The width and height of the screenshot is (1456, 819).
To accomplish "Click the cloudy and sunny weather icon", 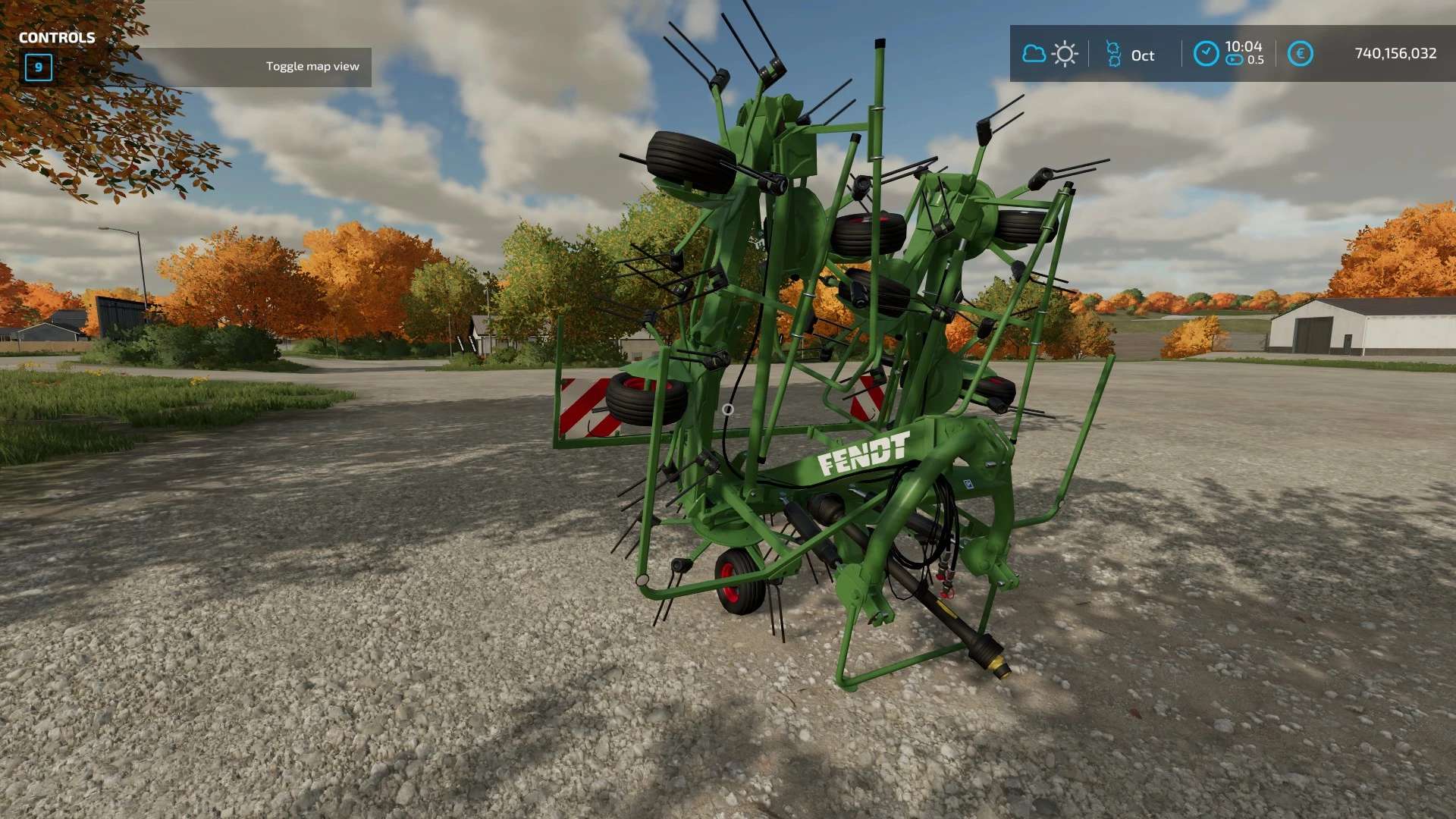I will (1050, 54).
